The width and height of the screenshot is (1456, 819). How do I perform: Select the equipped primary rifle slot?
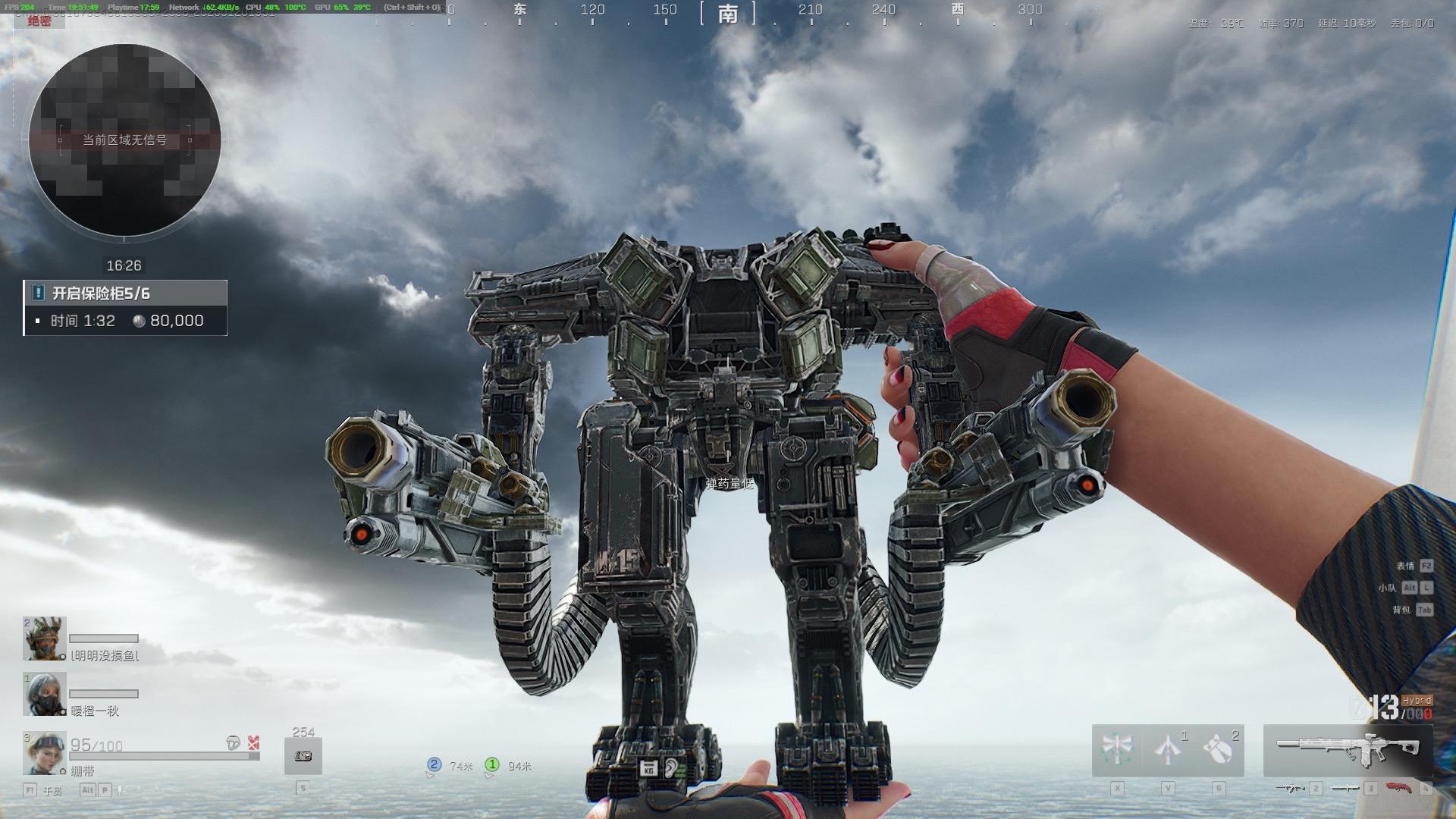(x=1348, y=749)
